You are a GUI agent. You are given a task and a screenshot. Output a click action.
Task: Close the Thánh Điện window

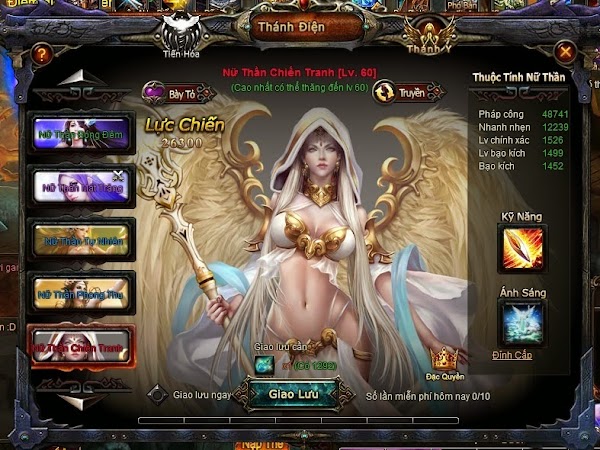pyautogui.click(x=566, y=52)
